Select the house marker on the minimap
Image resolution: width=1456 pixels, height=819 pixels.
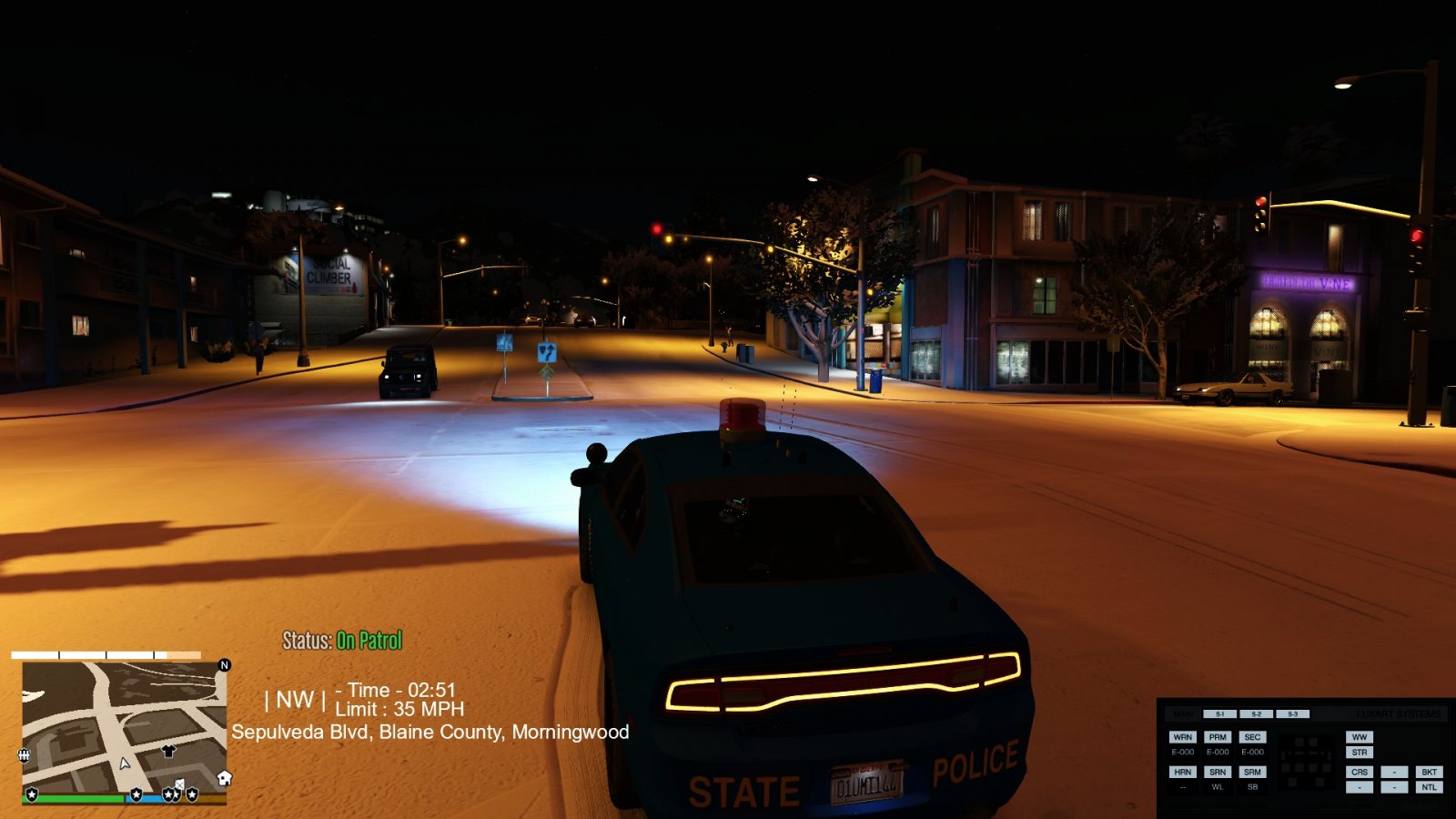[x=224, y=778]
